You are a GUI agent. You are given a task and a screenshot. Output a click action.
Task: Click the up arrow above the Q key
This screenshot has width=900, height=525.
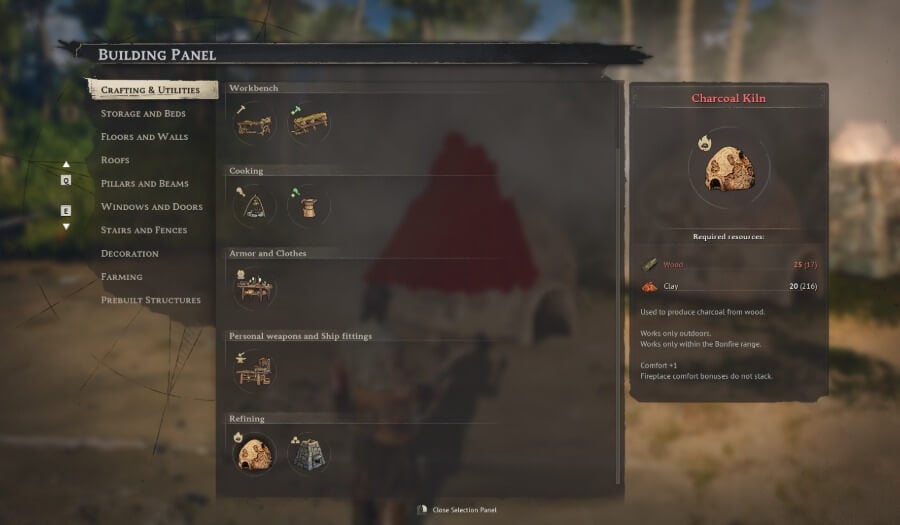66,165
